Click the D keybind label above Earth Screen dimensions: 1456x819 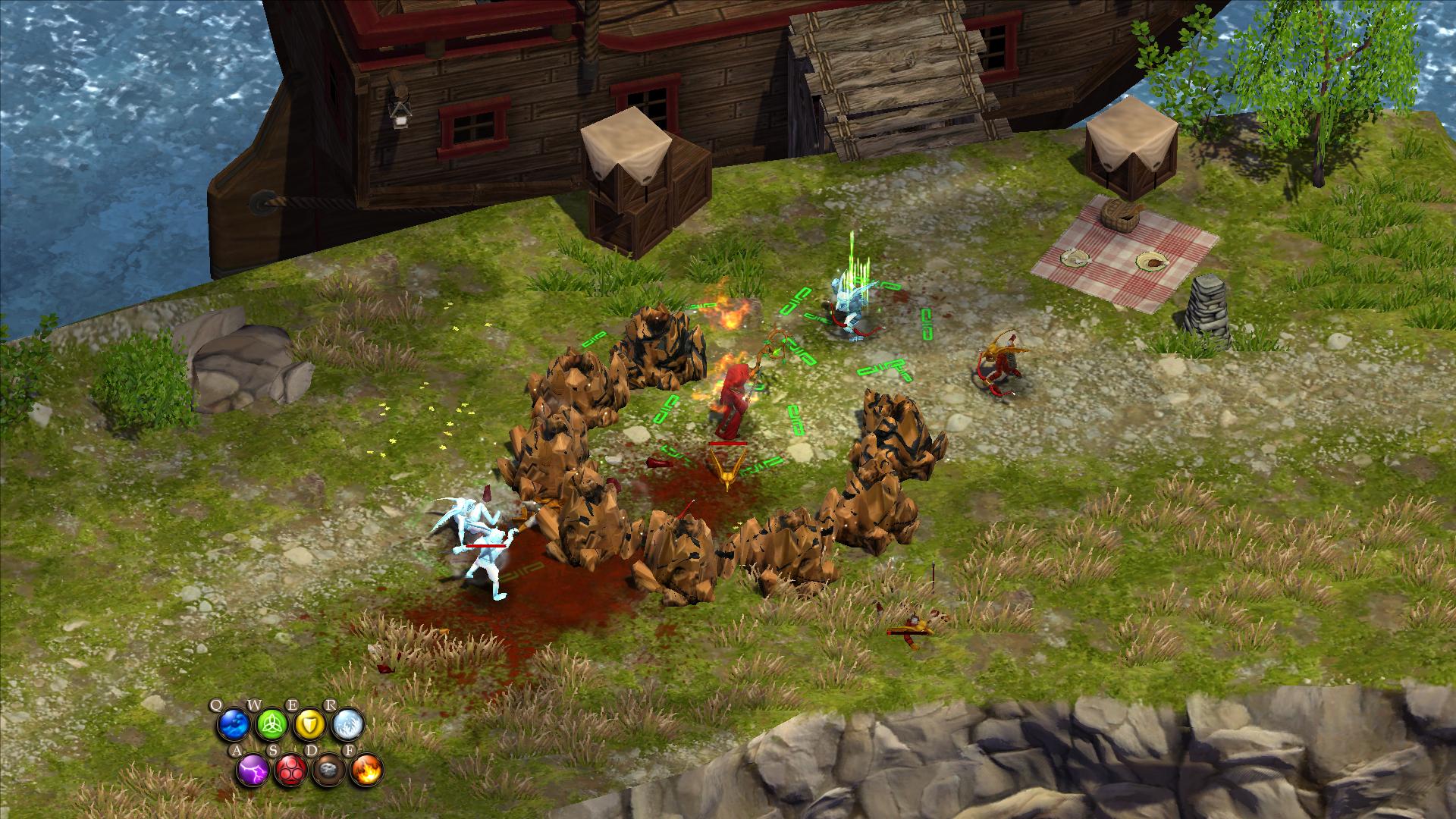(x=312, y=750)
